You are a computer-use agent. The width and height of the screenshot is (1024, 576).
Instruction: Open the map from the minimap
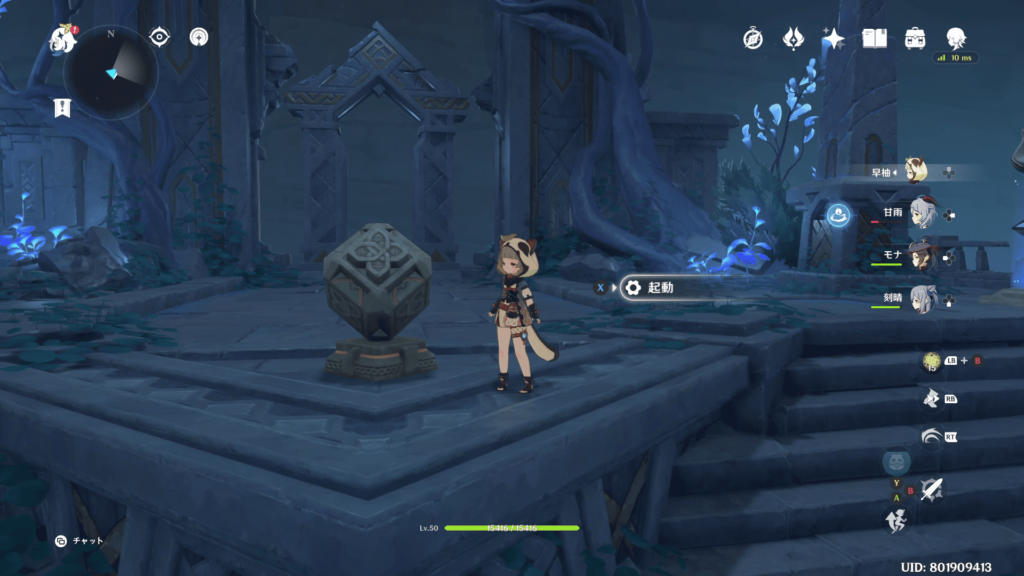[111, 72]
